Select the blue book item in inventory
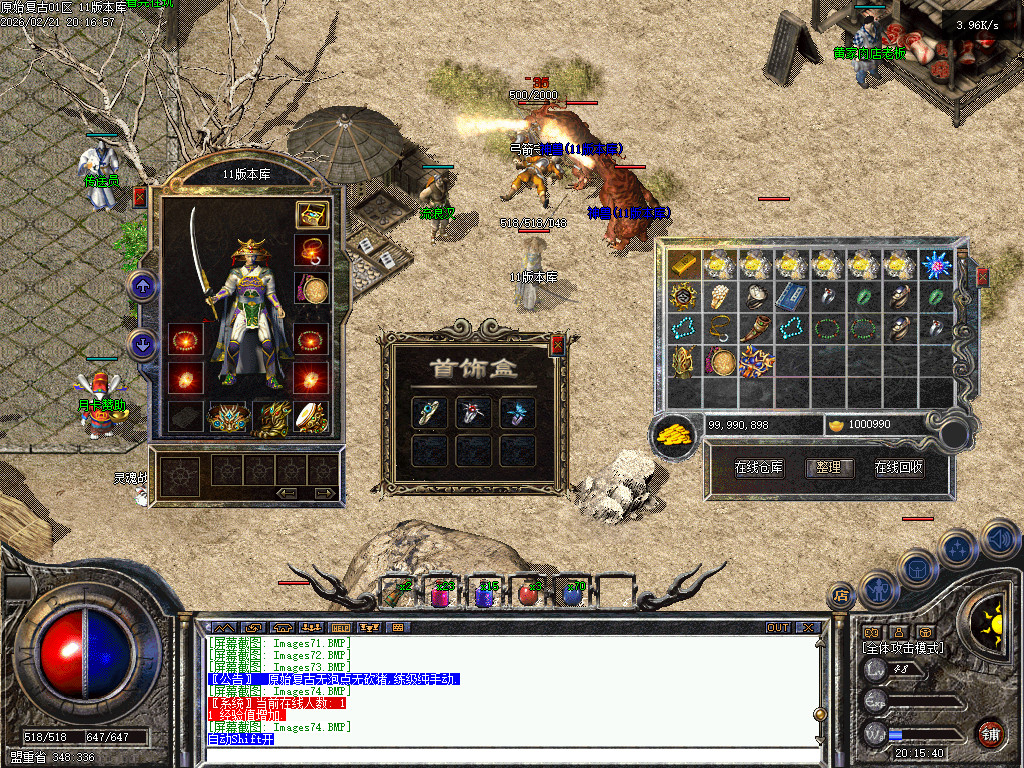This screenshot has width=1024, height=768. coord(791,296)
